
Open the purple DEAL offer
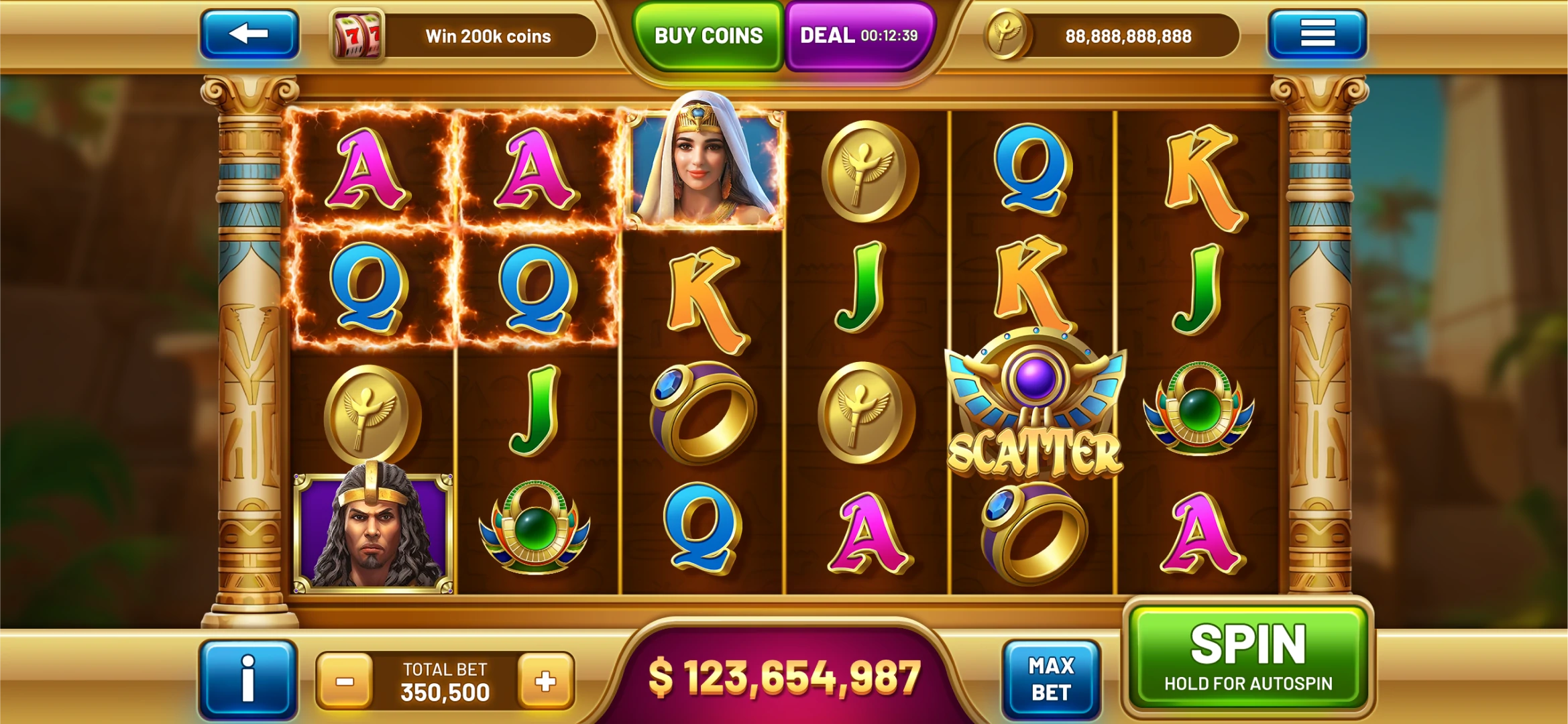[859, 36]
